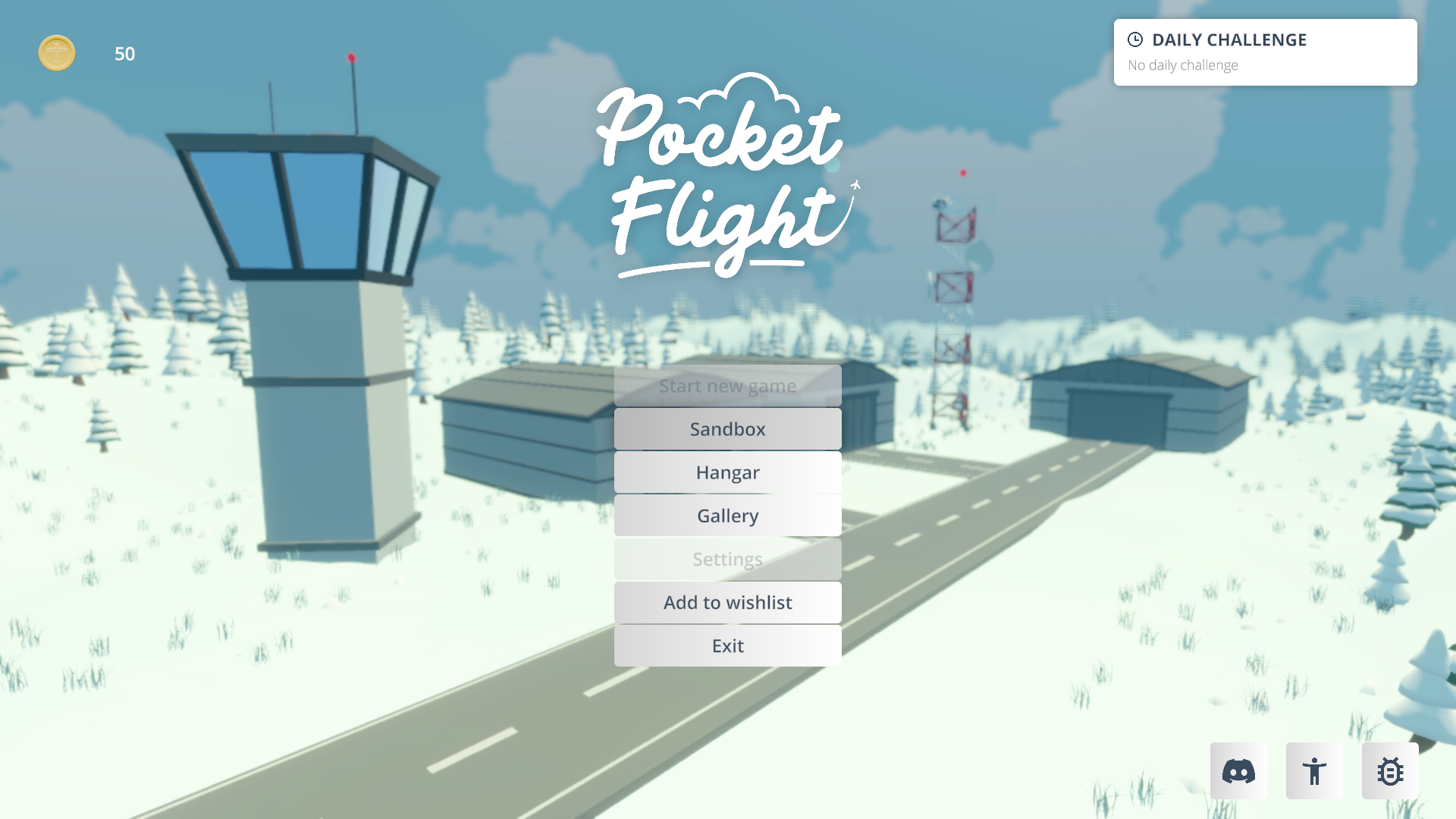Click the gold coin icon
The image size is (1456, 819).
click(57, 53)
